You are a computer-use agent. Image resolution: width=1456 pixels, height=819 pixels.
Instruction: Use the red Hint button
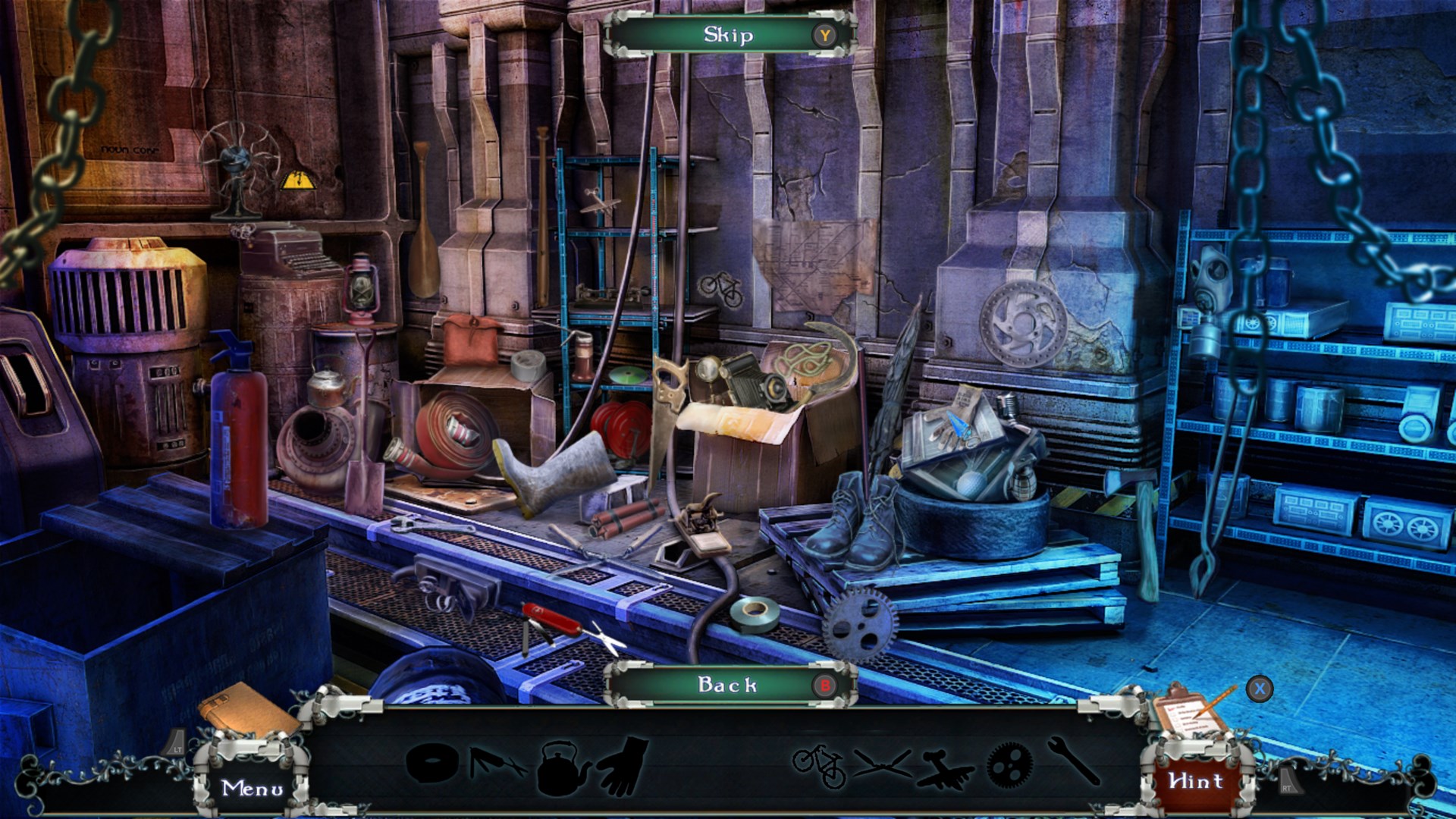(x=1196, y=781)
